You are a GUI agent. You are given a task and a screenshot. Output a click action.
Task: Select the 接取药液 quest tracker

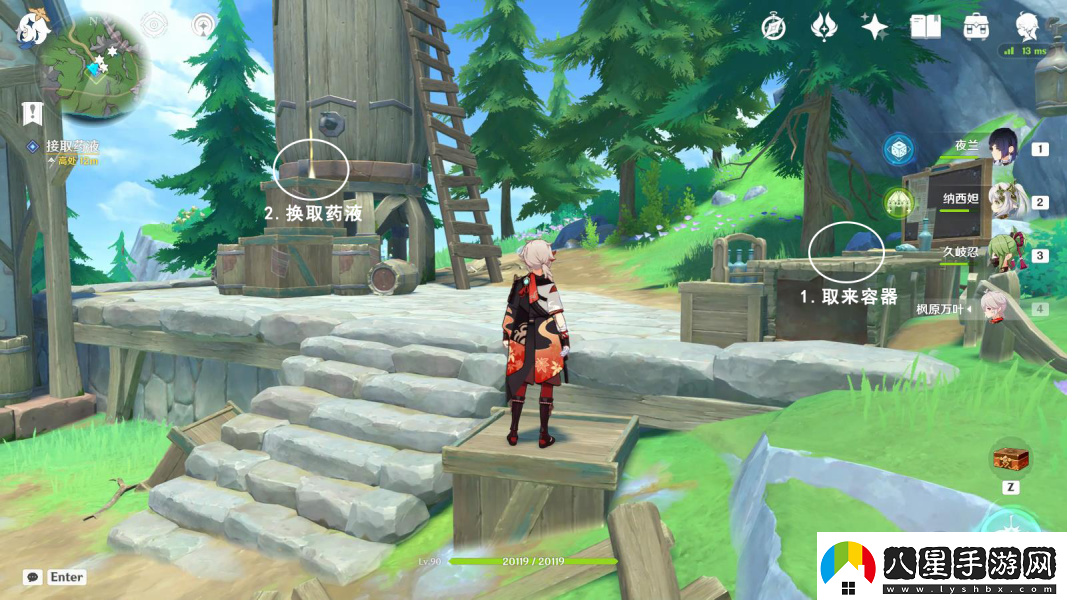[71, 147]
